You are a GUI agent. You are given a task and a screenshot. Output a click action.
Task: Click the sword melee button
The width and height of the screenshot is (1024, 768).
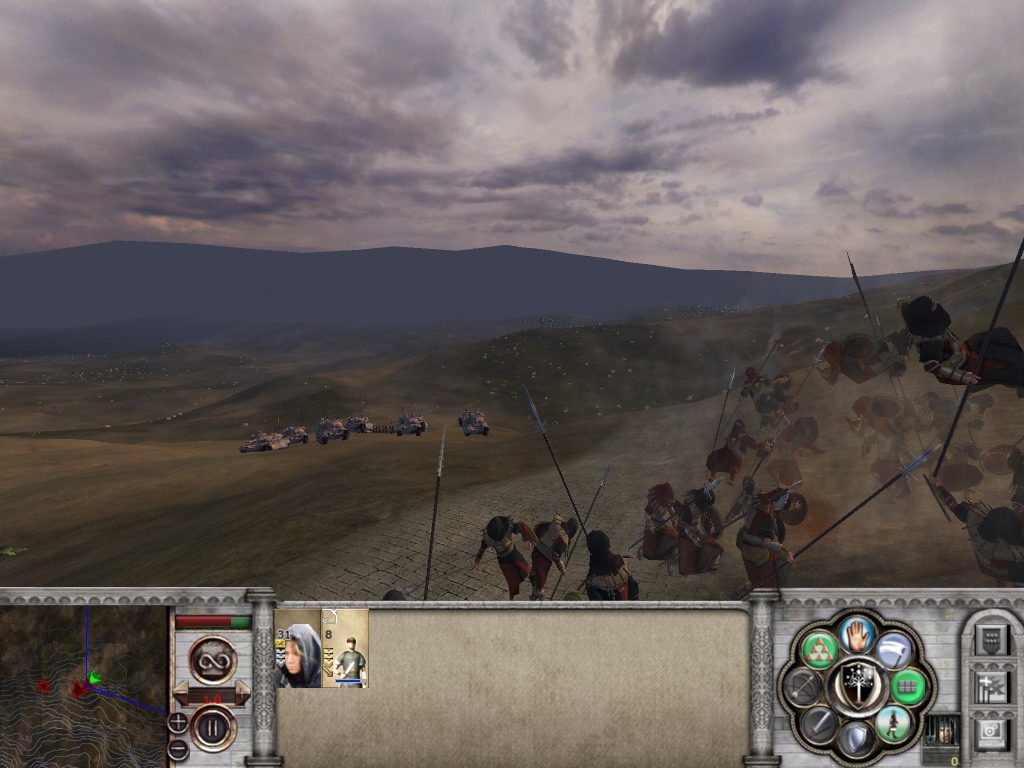point(821,724)
